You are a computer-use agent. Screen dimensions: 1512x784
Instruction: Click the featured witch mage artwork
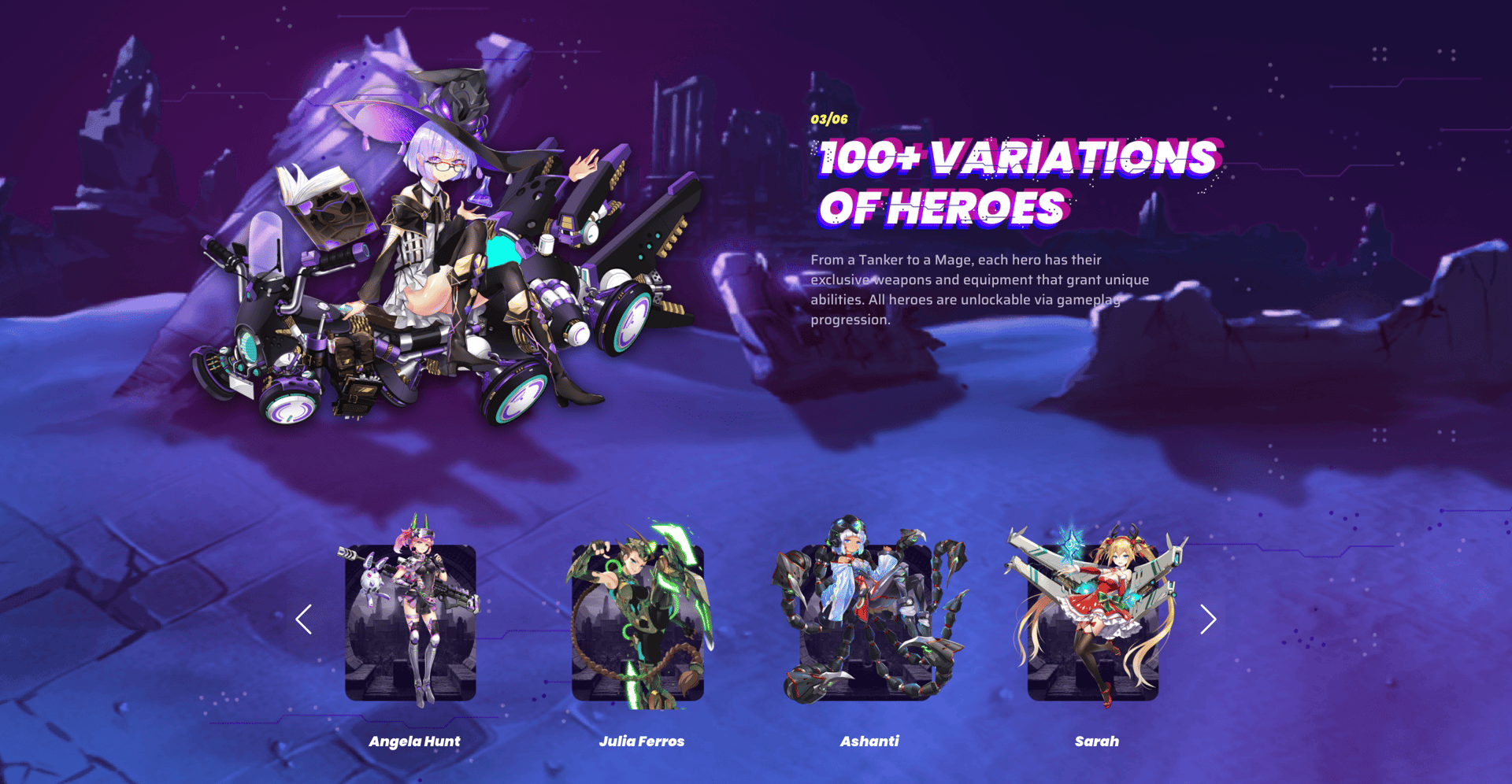click(x=441, y=236)
